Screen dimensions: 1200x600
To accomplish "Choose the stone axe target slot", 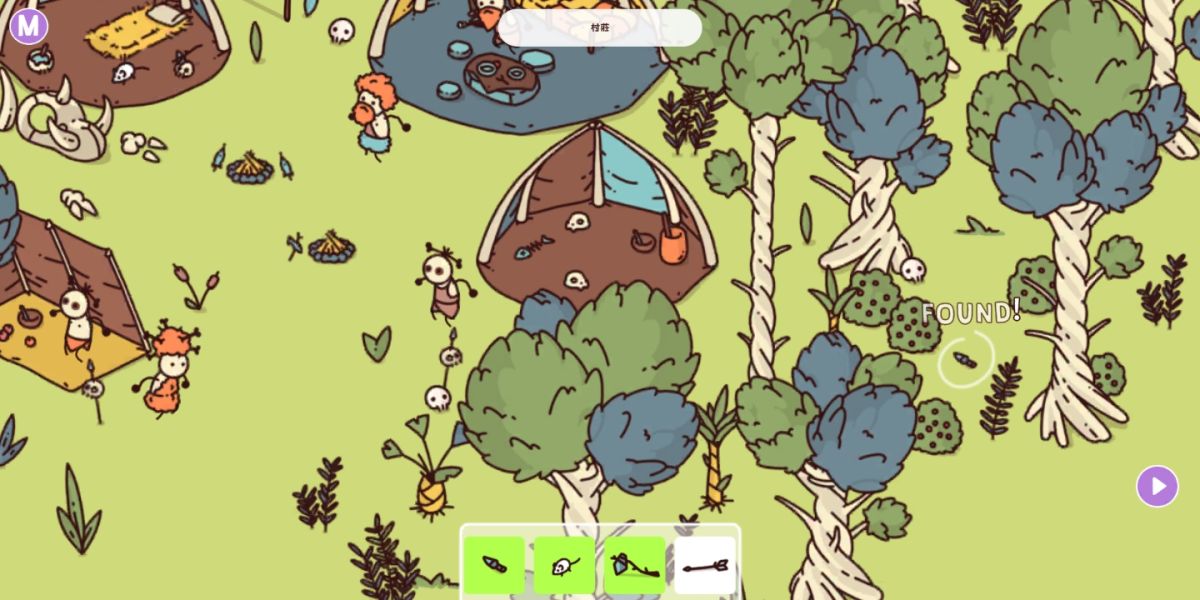I will tap(635, 566).
